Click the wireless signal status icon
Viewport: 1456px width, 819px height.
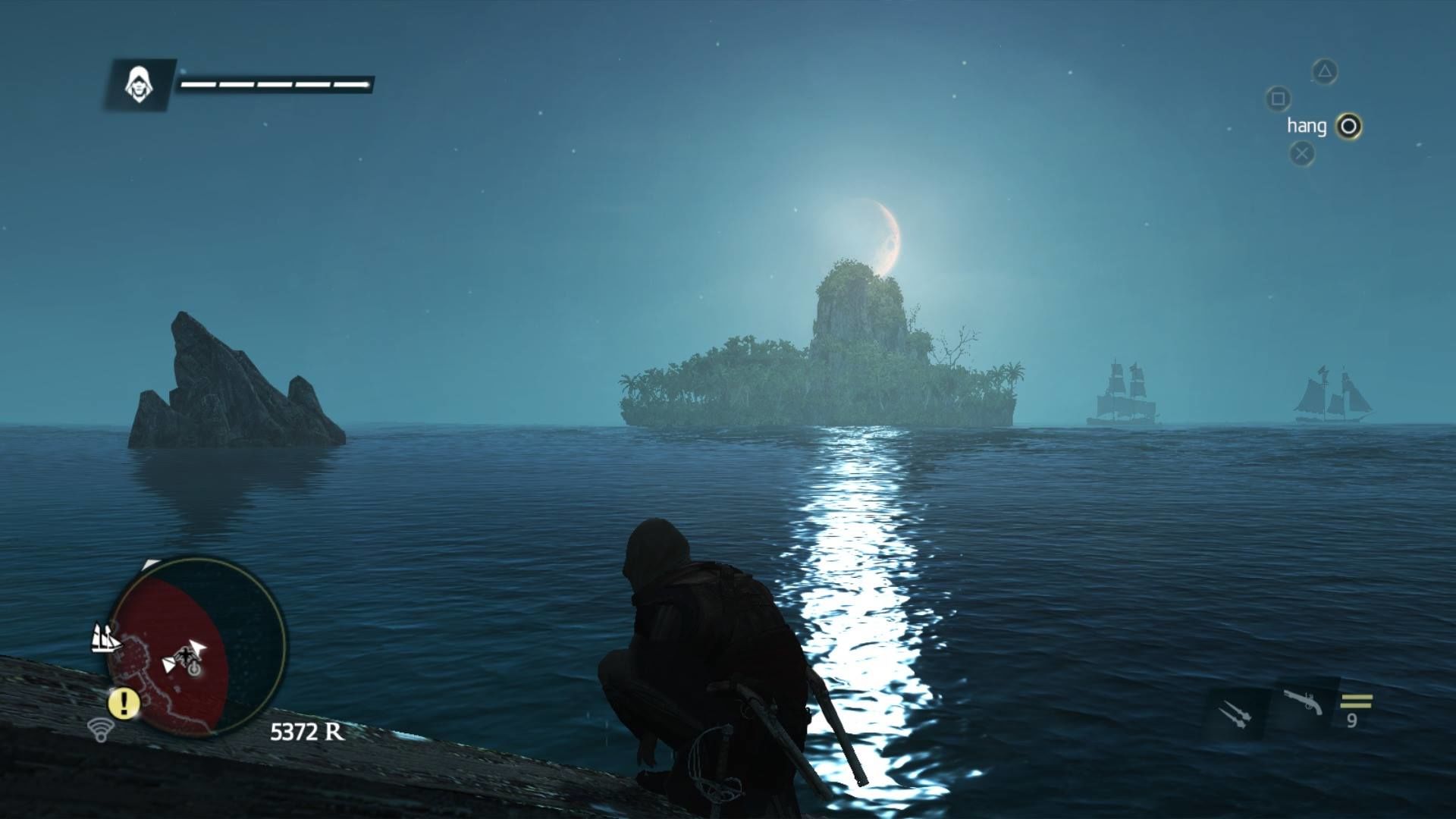point(100,730)
